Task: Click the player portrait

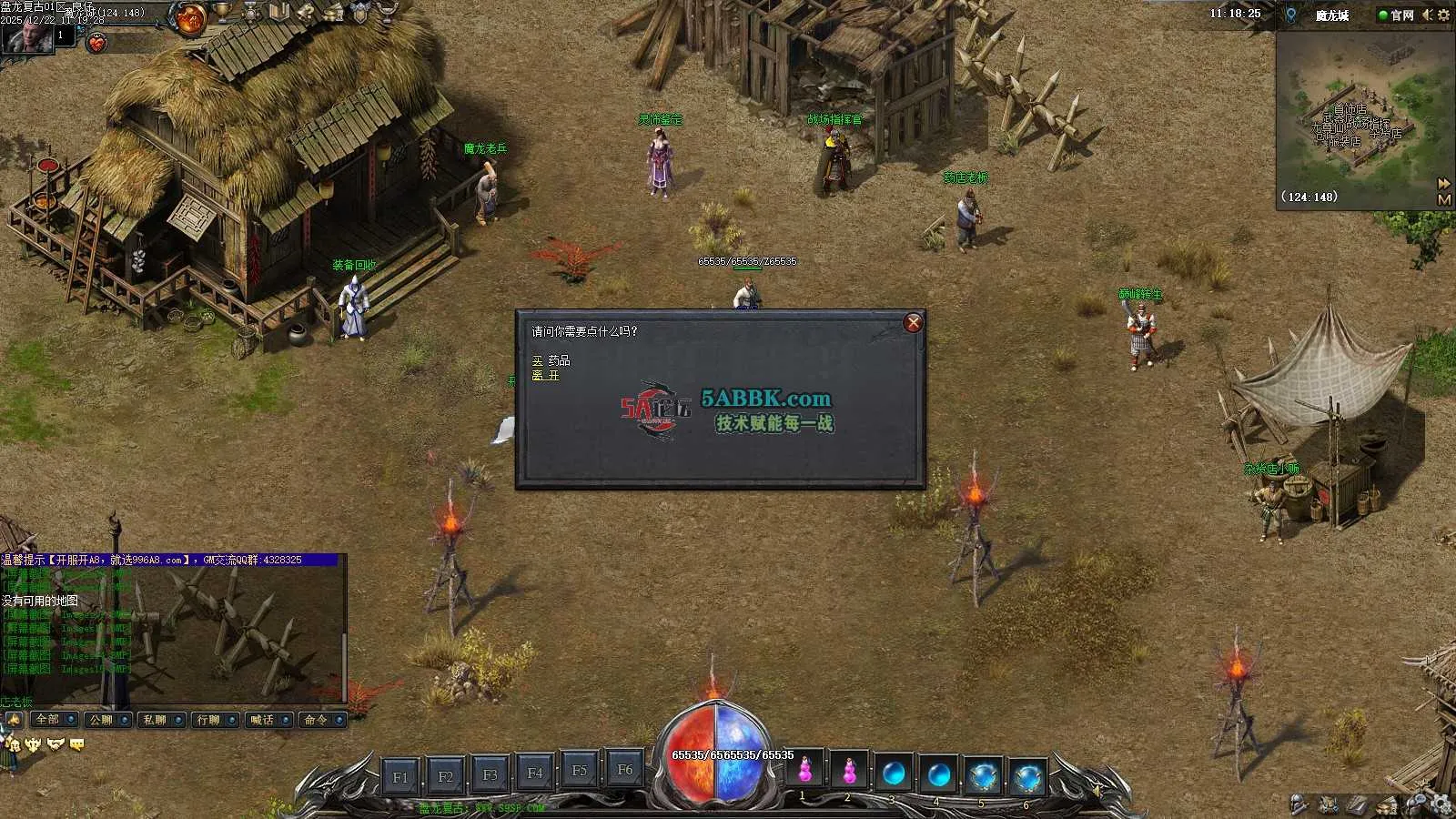Action: pyautogui.click(x=25, y=35)
